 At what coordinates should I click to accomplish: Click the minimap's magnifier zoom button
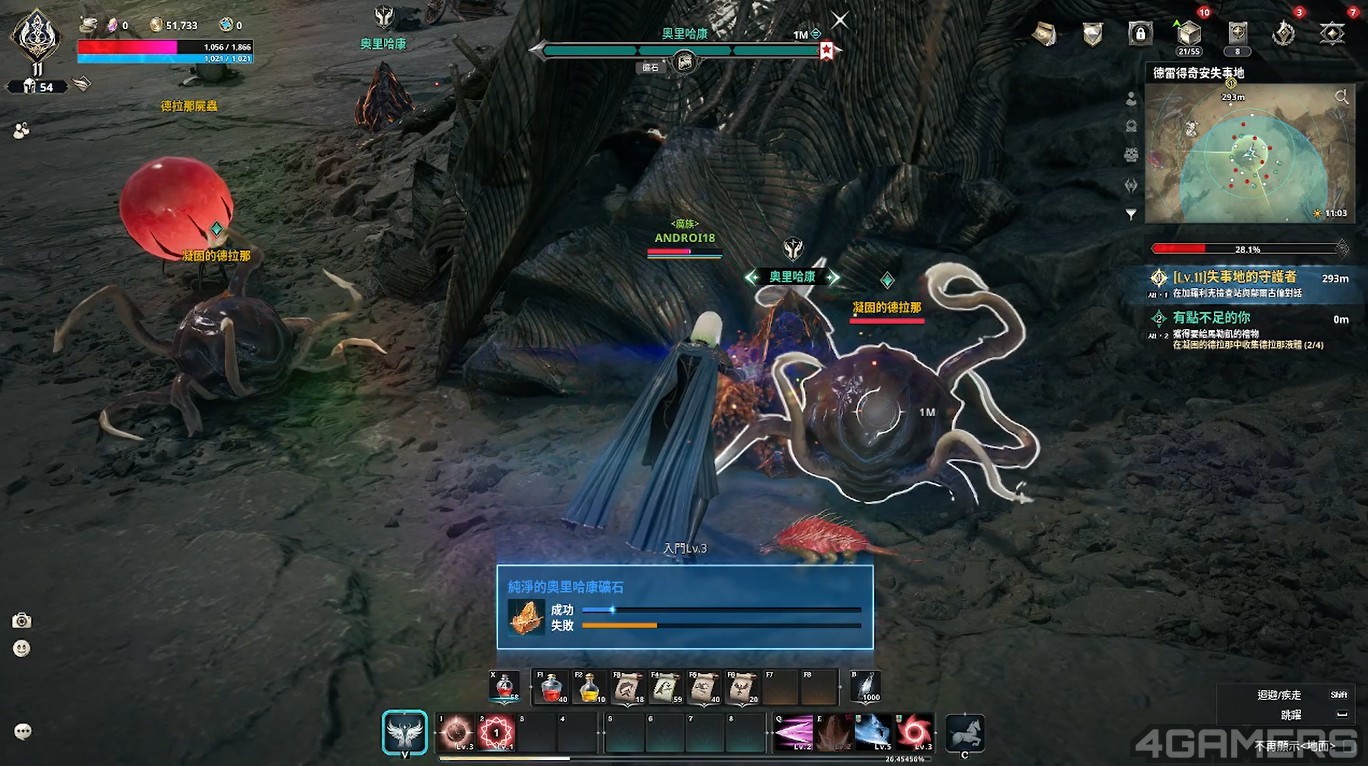tap(1340, 97)
